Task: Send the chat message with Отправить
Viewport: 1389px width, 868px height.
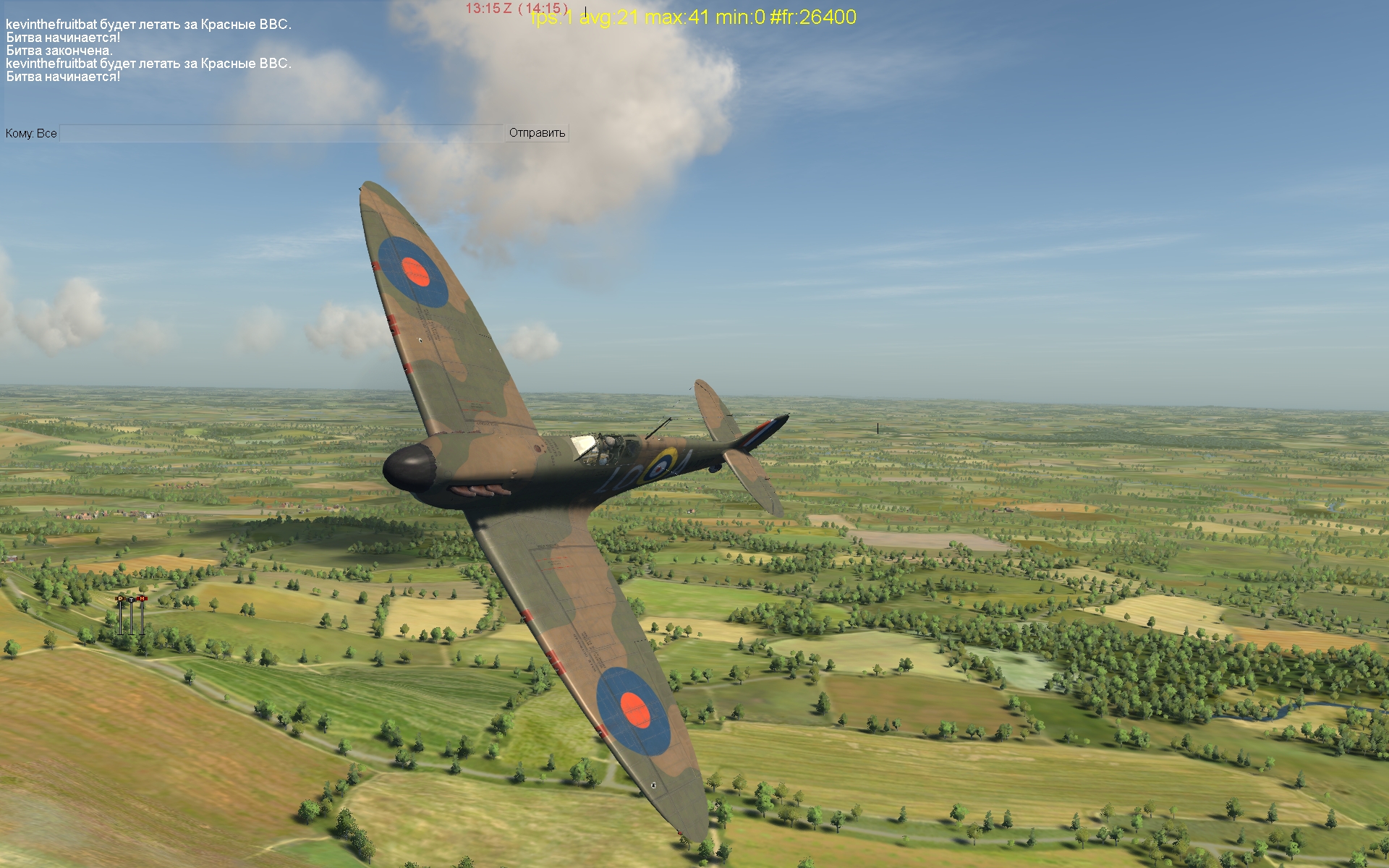Action: (x=537, y=133)
